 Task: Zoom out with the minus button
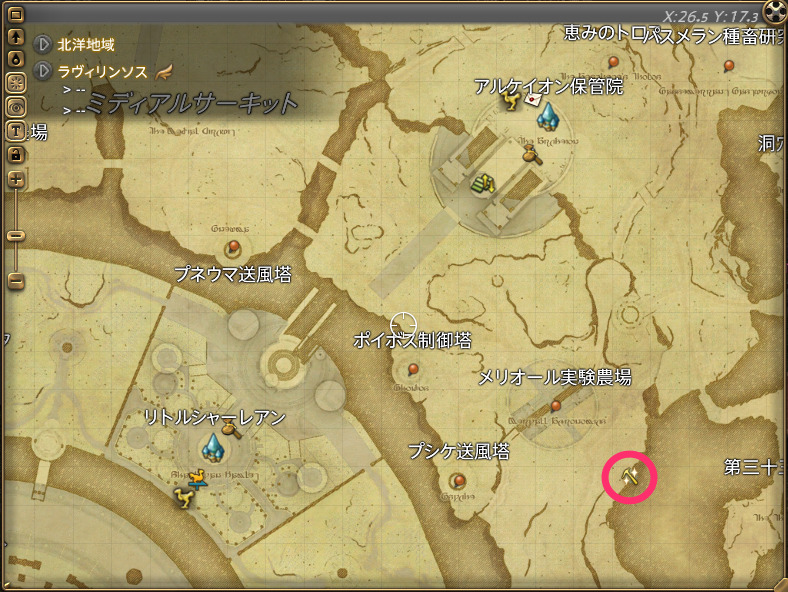[16, 281]
